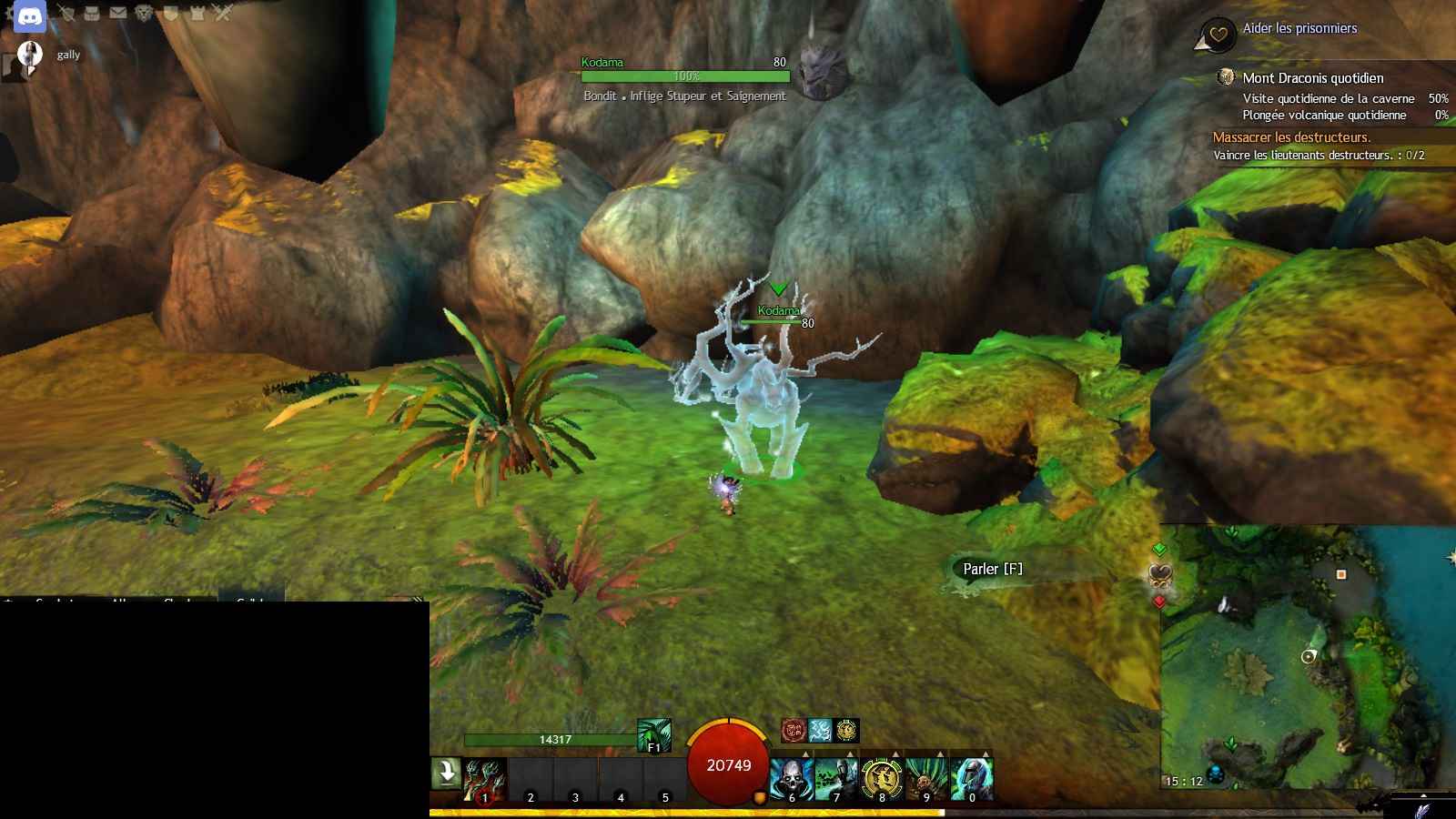Open the lion head trading post icon
Screen dimensions: 1456x819
tap(144, 13)
